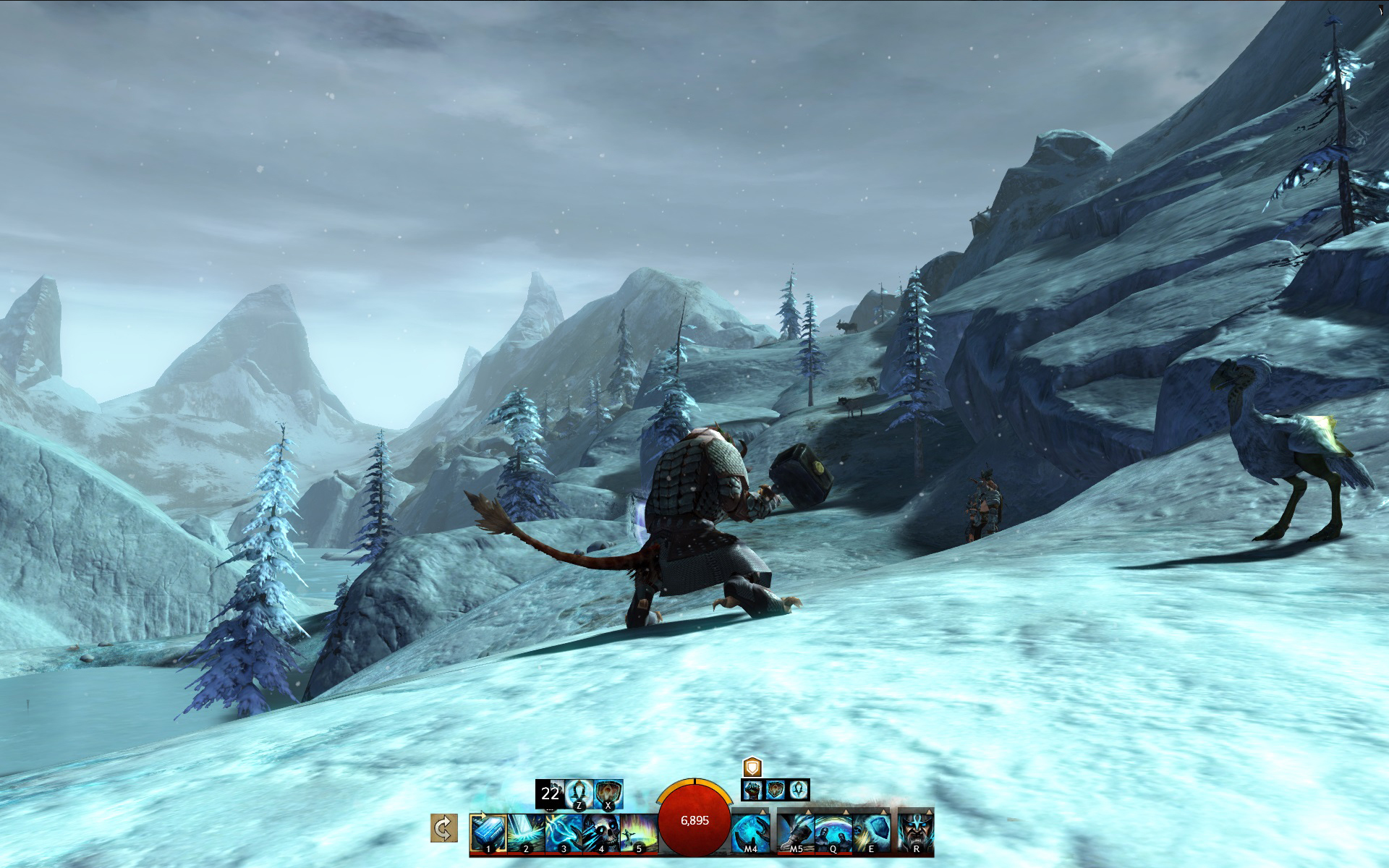1389x868 pixels.
Task: Select the dome with two figures skill
Action: click(833, 833)
